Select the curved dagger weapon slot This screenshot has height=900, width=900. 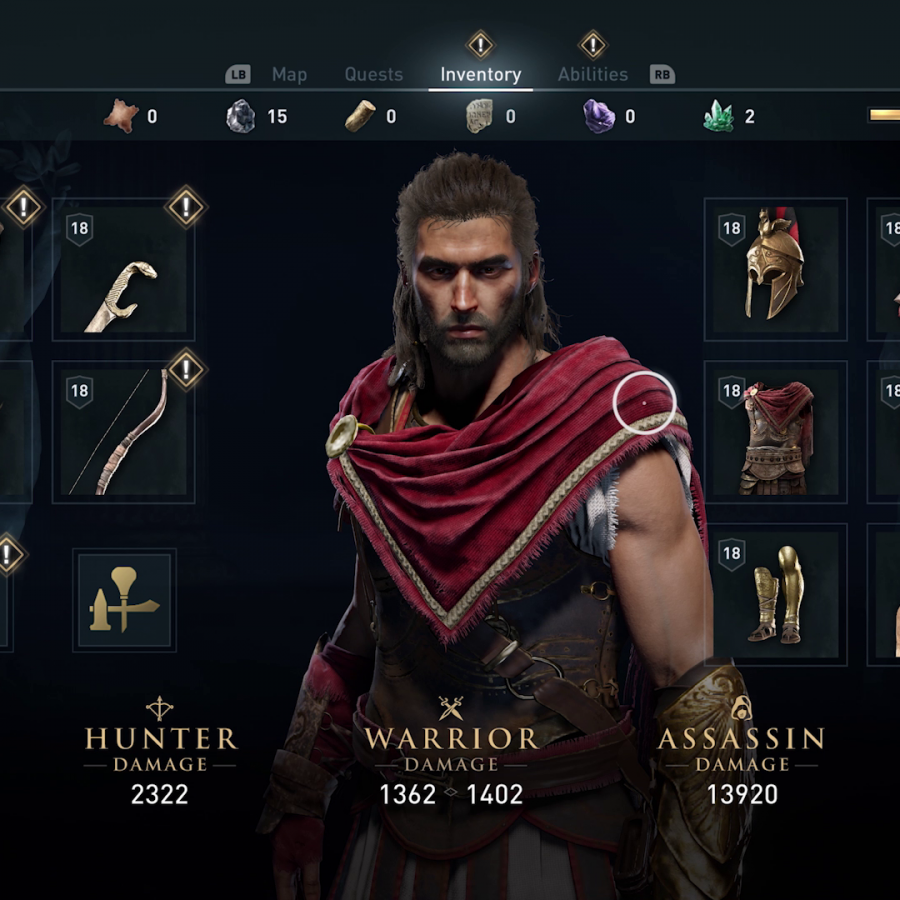[x=123, y=270]
